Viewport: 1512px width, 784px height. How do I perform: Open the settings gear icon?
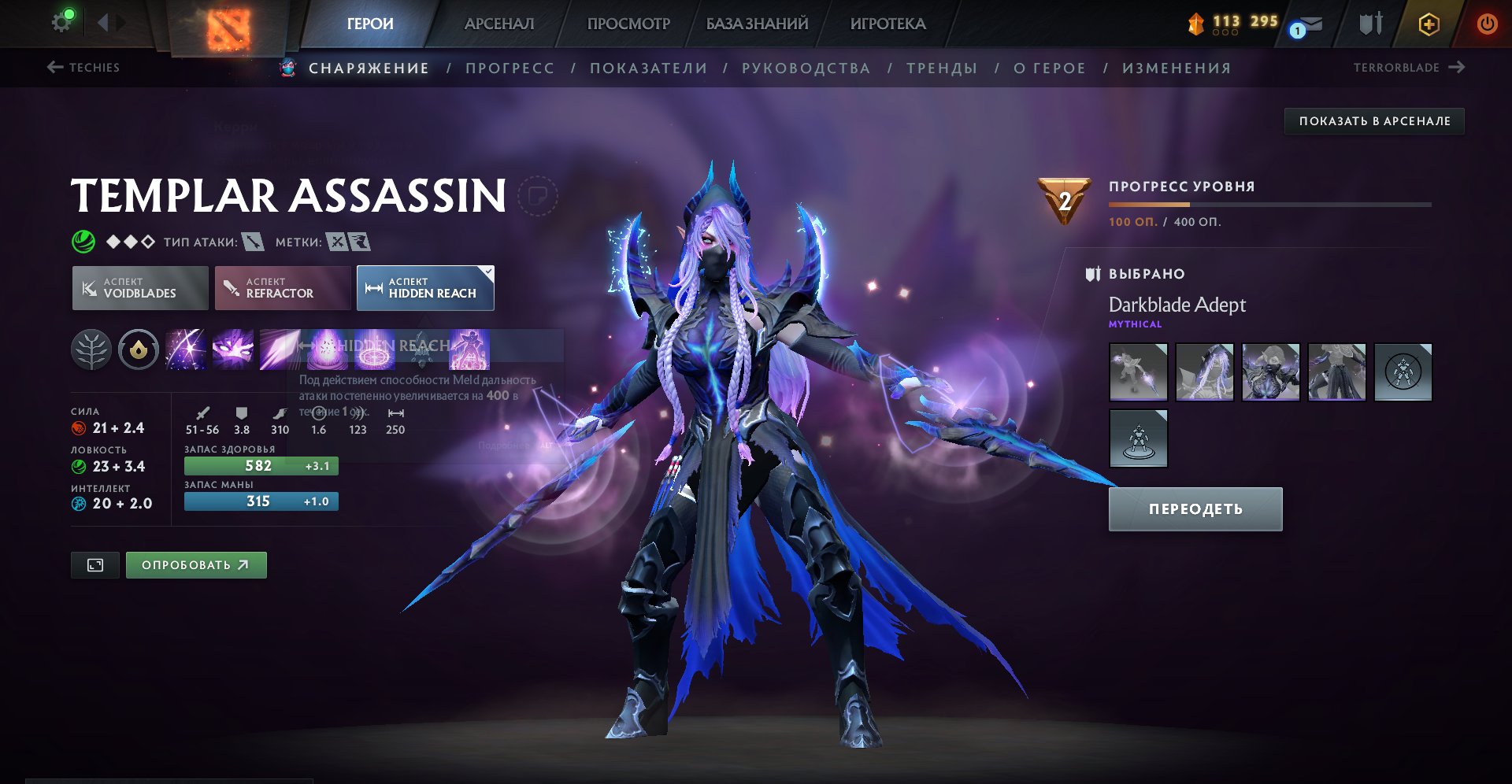pos(61,21)
